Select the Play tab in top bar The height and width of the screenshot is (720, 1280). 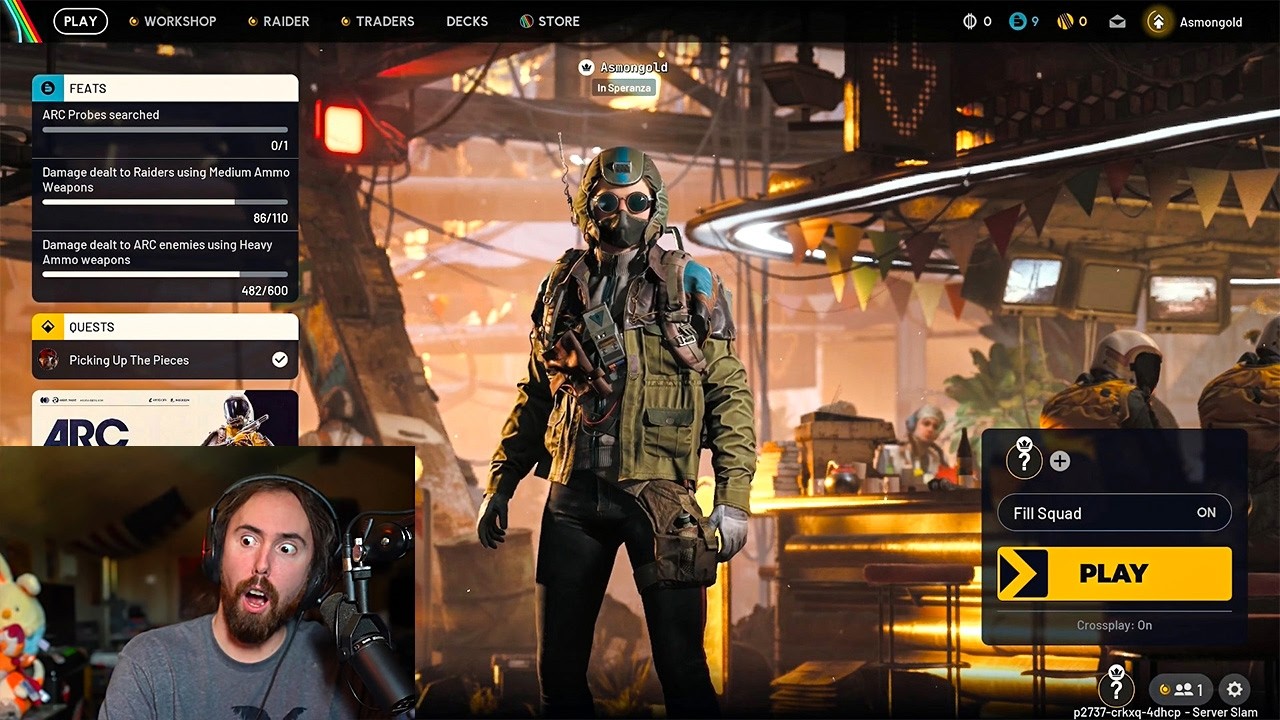pyautogui.click(x=80, y=21)
